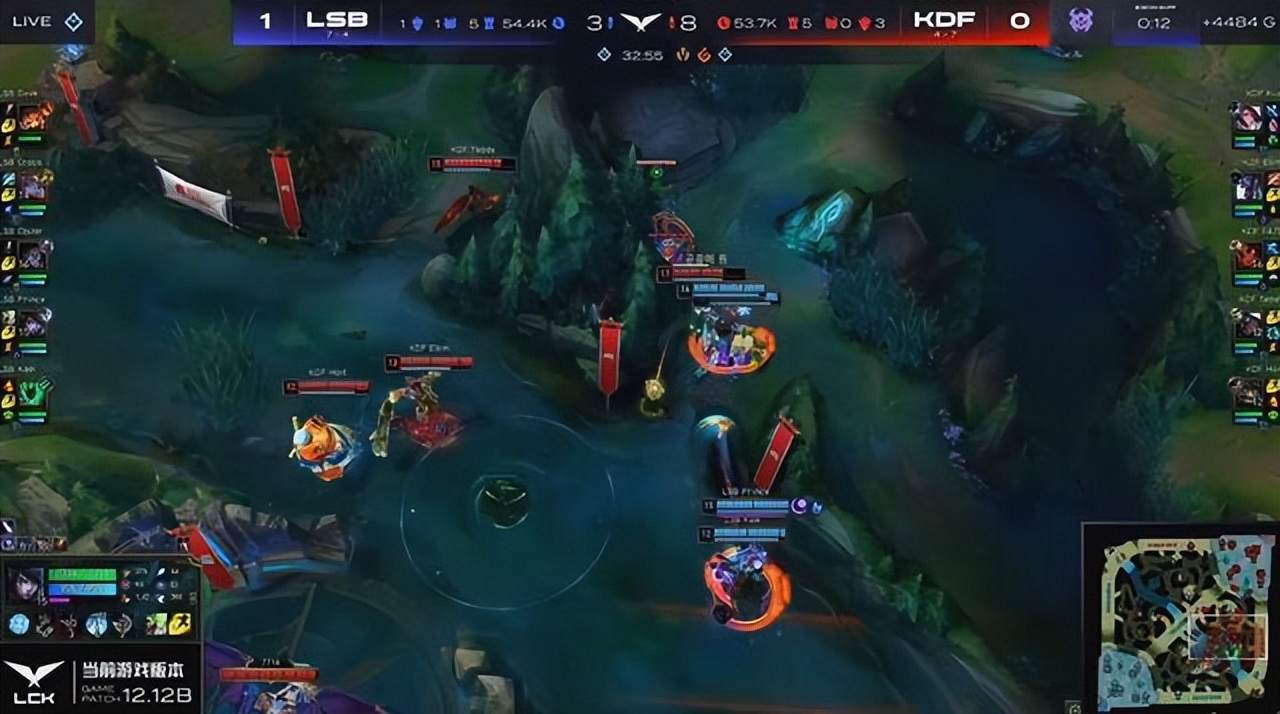Click the yellow Flash summoner spell icon
The width and height of the screenshot is (1280, 714).
(180, 625)
